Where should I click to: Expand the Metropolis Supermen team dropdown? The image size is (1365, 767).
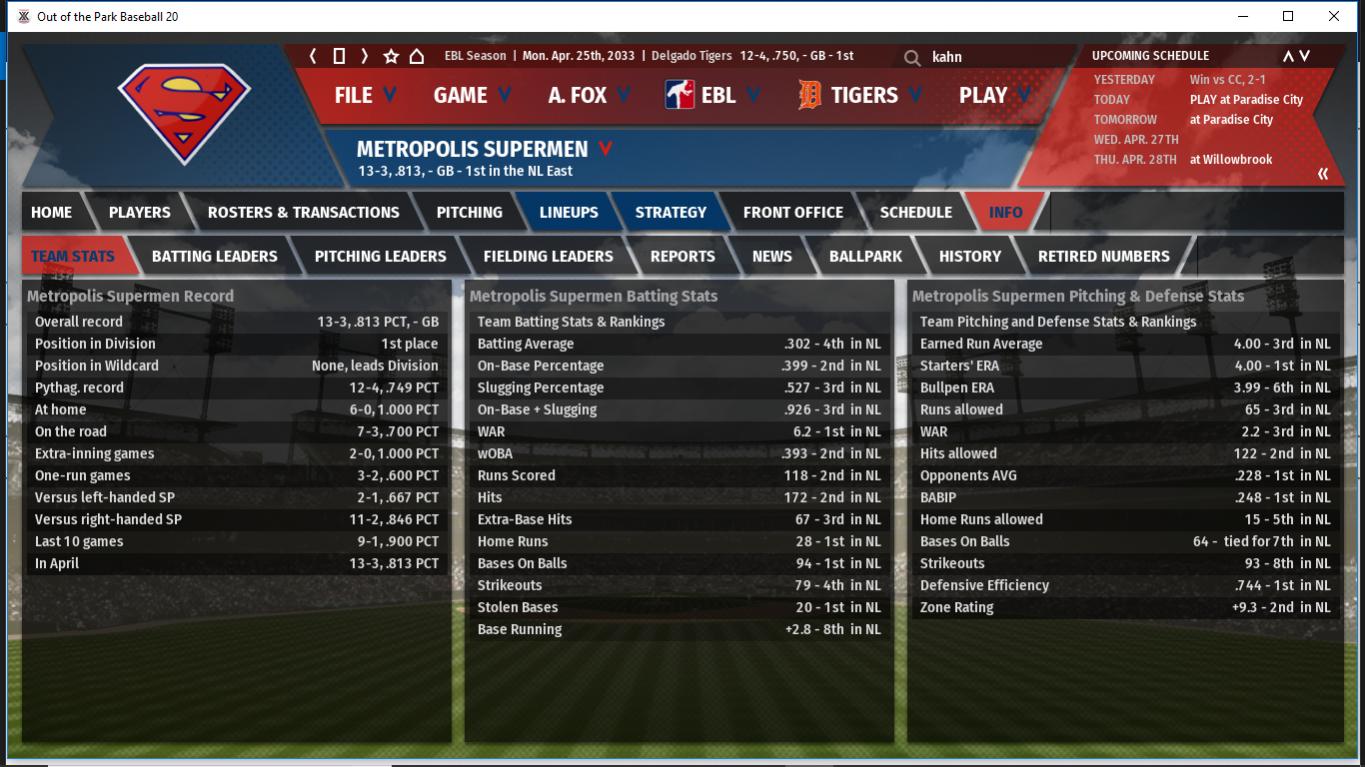[605, 149]
